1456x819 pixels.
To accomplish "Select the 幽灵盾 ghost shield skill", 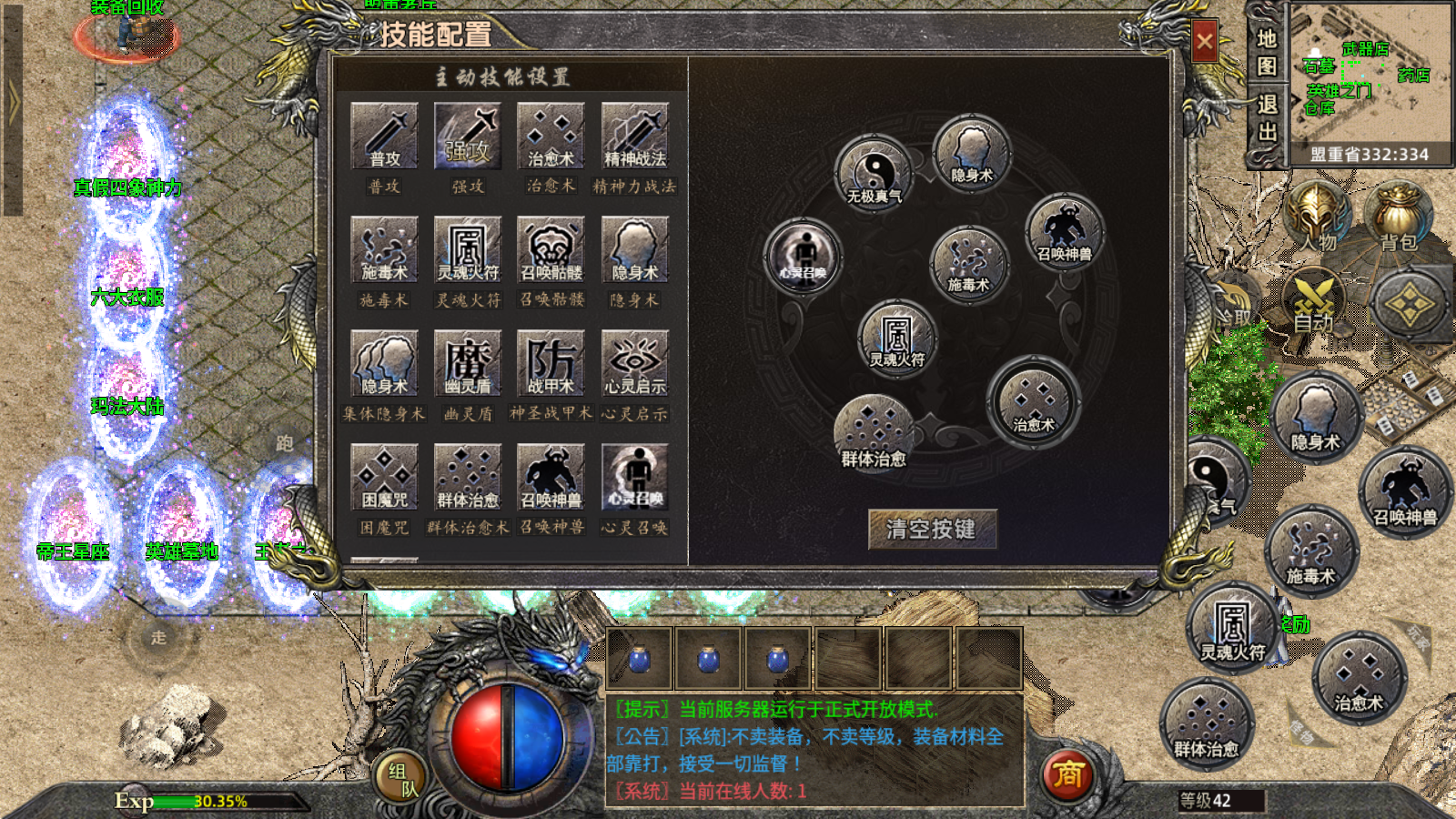I will tap(468, 363).
